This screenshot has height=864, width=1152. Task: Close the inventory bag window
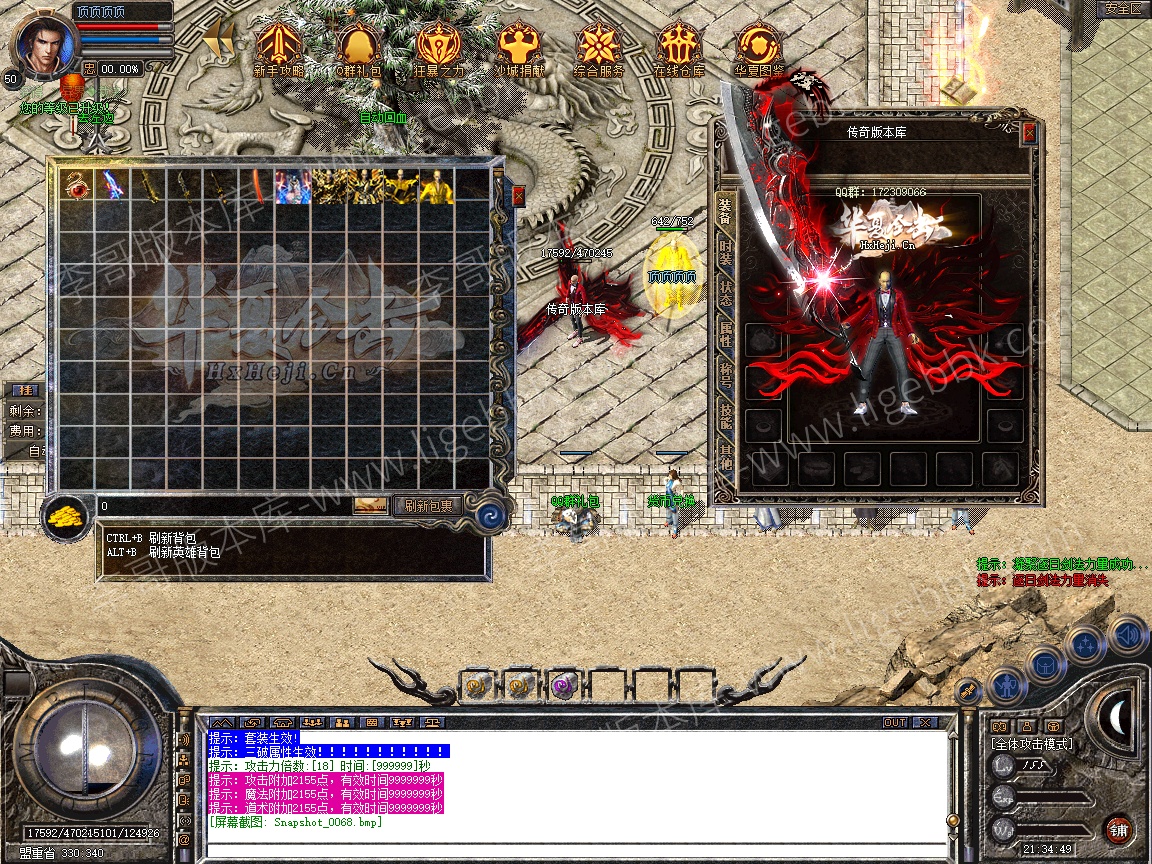coord(518,196)
